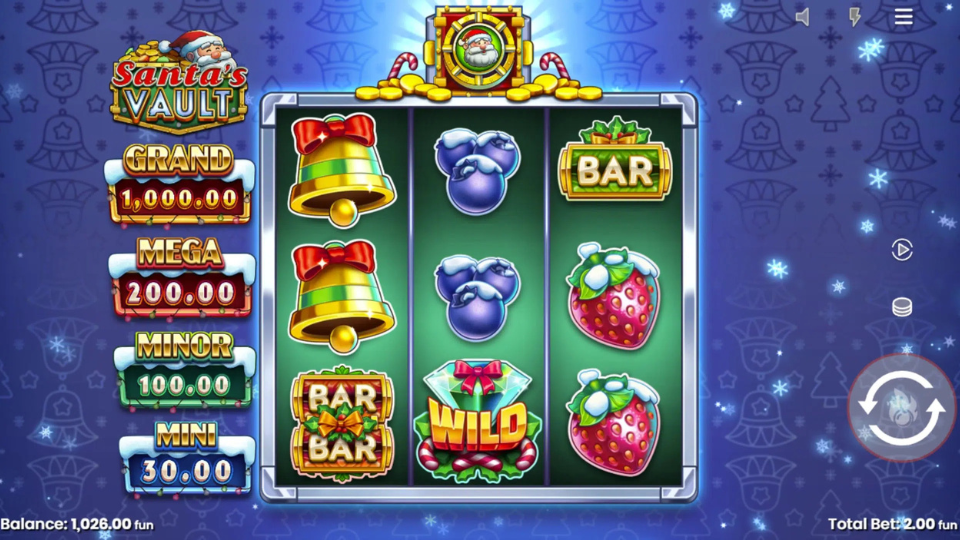Open the hamburger menu
This screenshot has width=960, height=540.
(904, 17)
